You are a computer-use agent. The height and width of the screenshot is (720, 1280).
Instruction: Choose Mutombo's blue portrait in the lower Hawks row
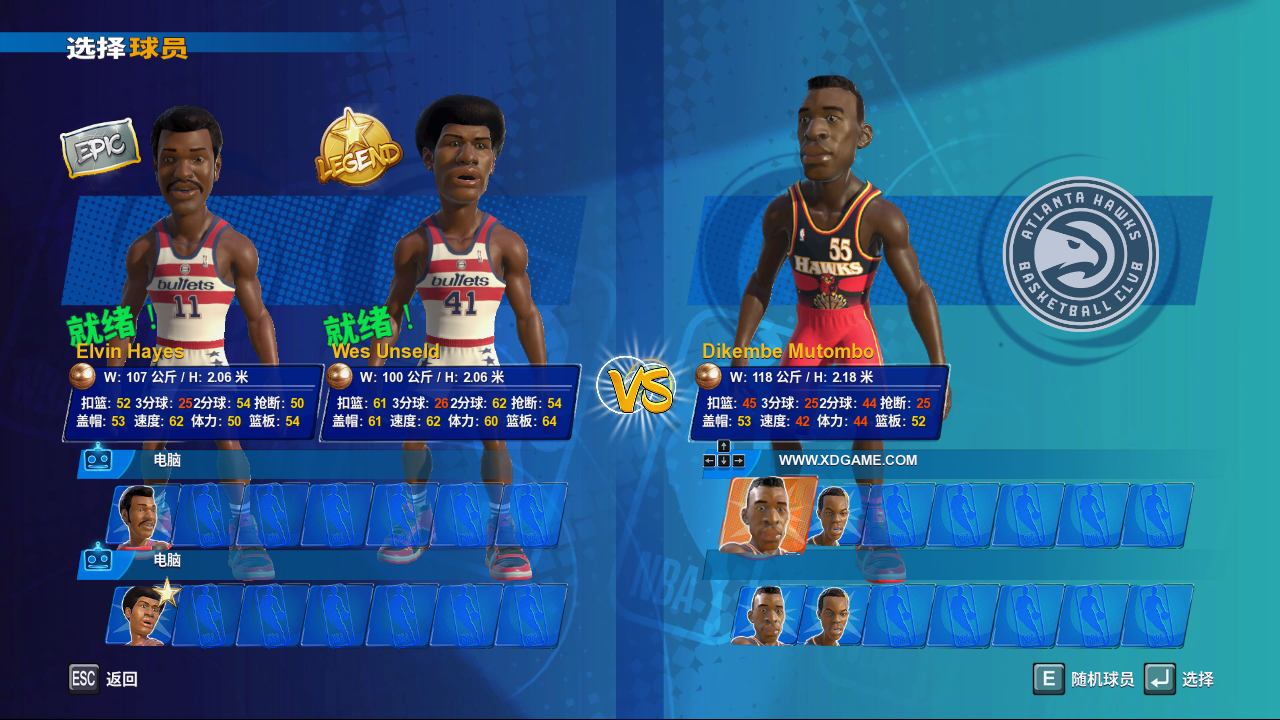coord(766,614)
